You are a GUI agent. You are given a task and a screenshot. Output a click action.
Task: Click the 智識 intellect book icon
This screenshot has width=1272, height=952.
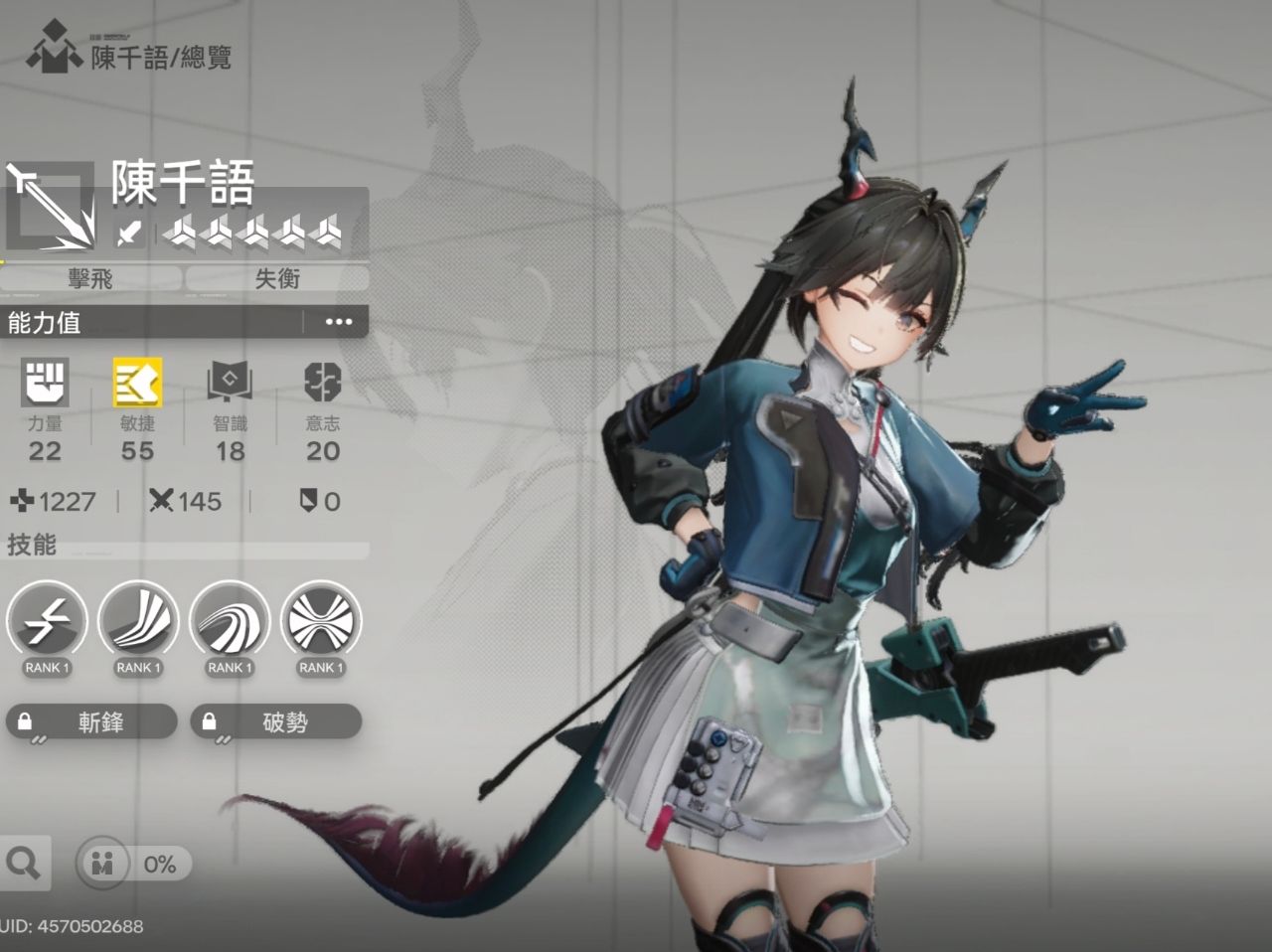point(230,383)
